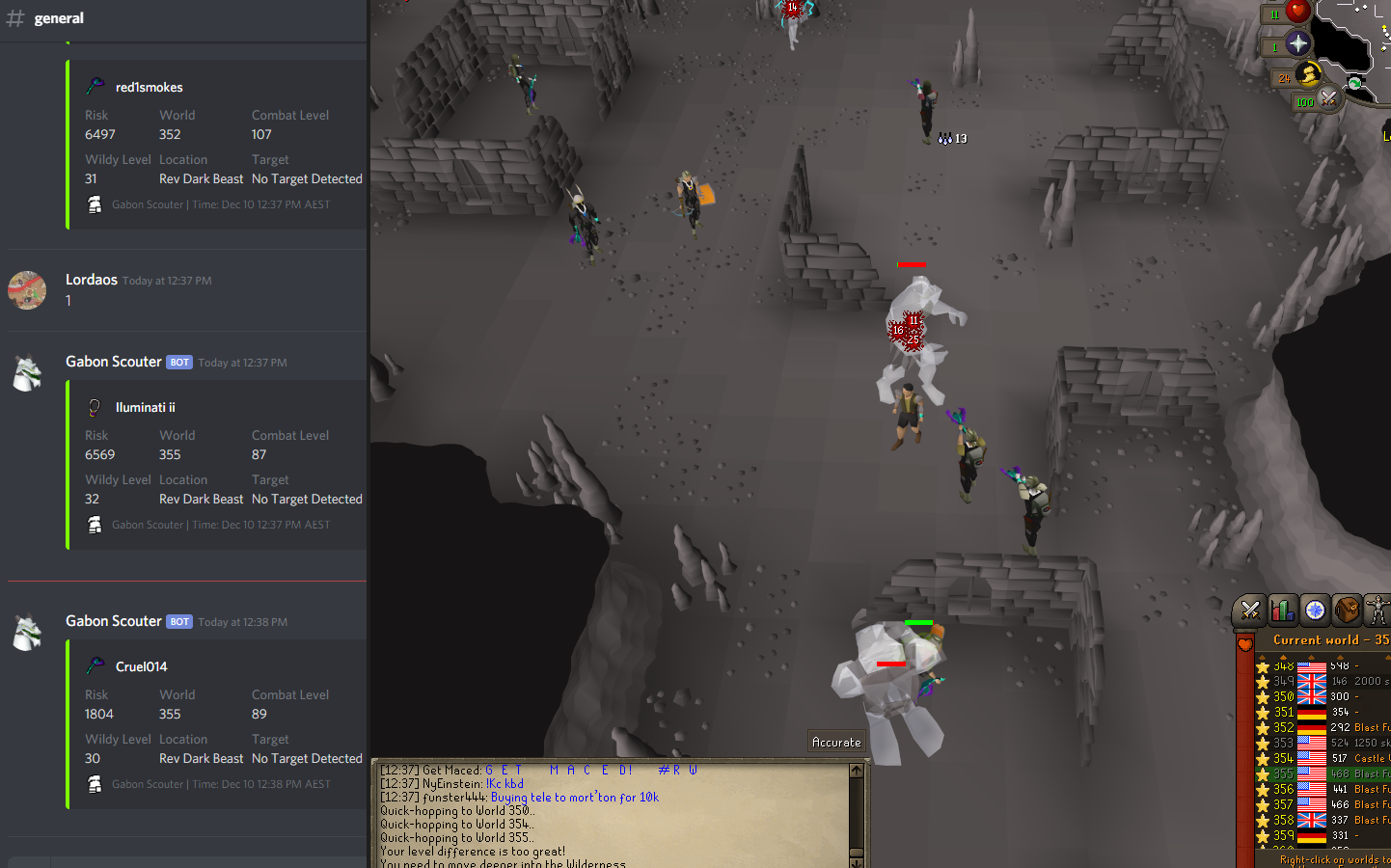
Task: Switch to the Inventory backpack tab
Action: [1348, 610]
